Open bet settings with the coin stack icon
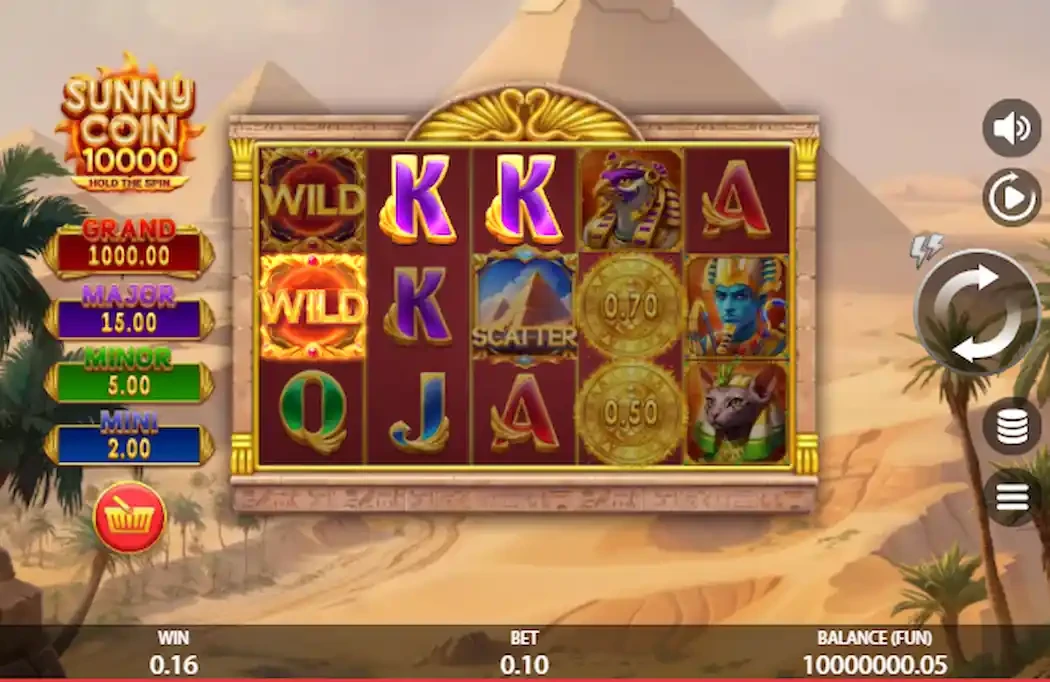Image resolution: width=1050 pixels, height=682 pixels. tap(1011, 426)
